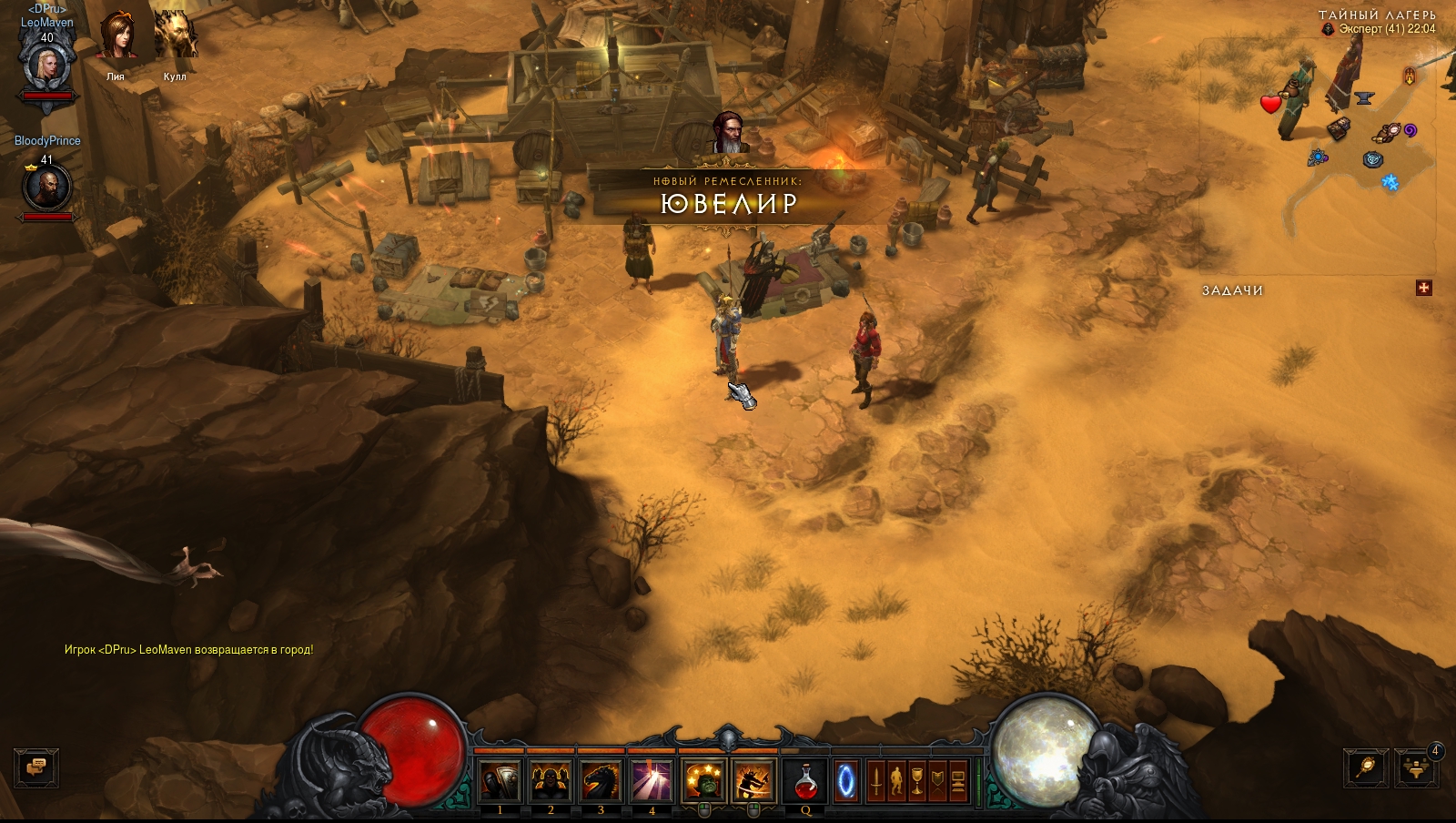Image resolution: width=1456 pixels, height=823 pixels.
Task: Open the character inventory figure button
Action: (896, 781)
